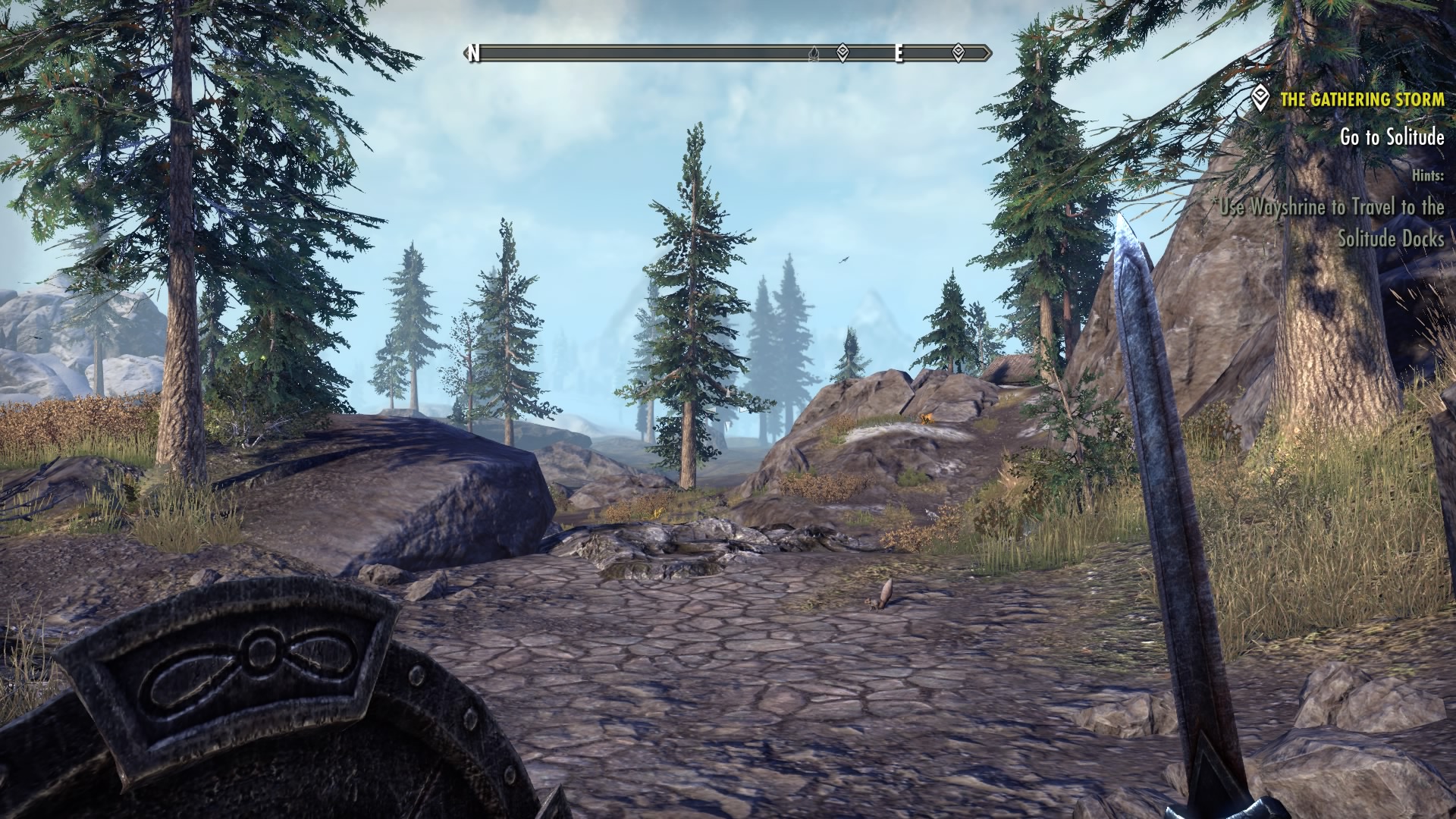Click the Go to Solitude objective
Screen dimensions: 1456x819
1381,137
